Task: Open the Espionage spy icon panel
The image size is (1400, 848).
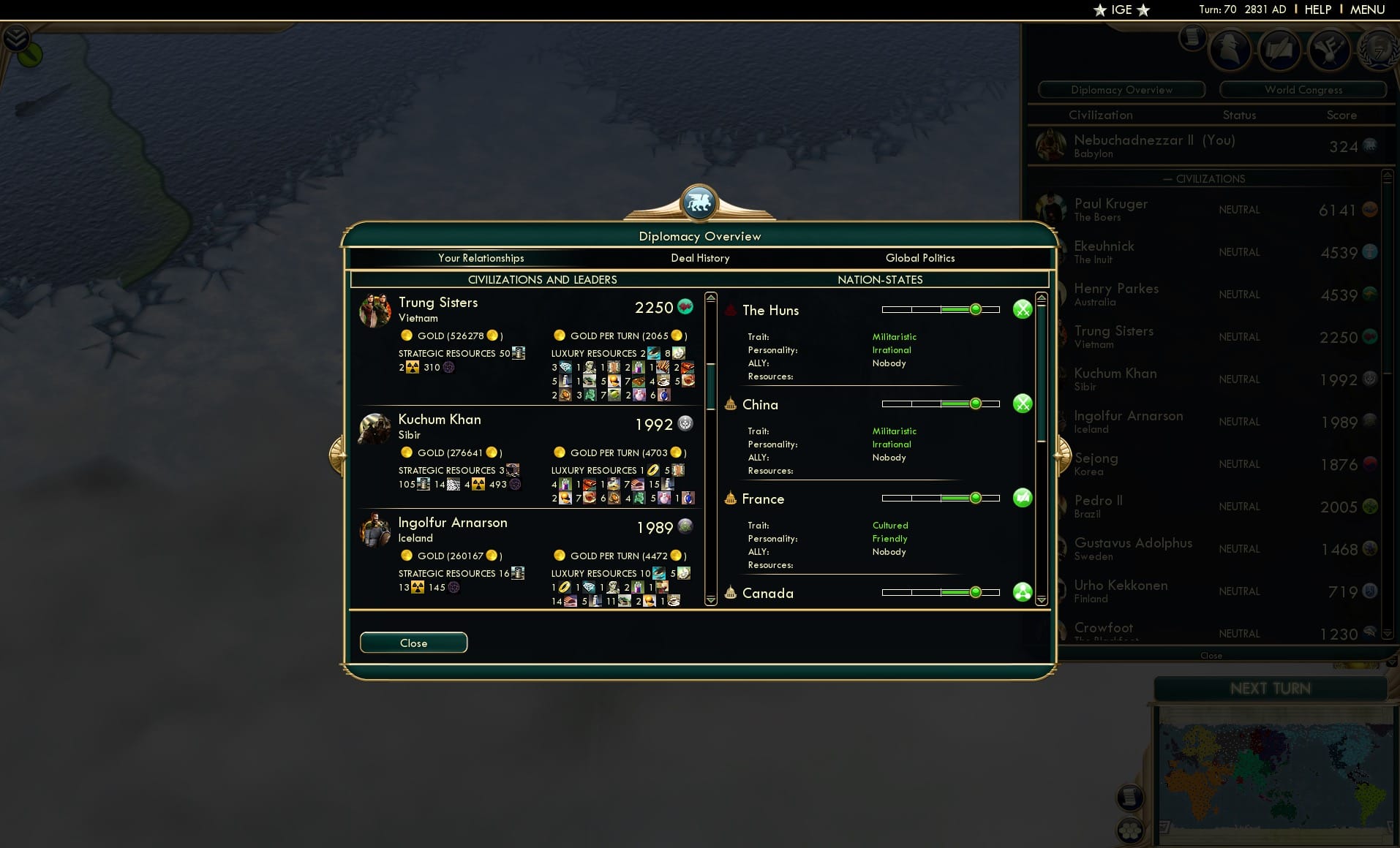Action: point(1230,50)
